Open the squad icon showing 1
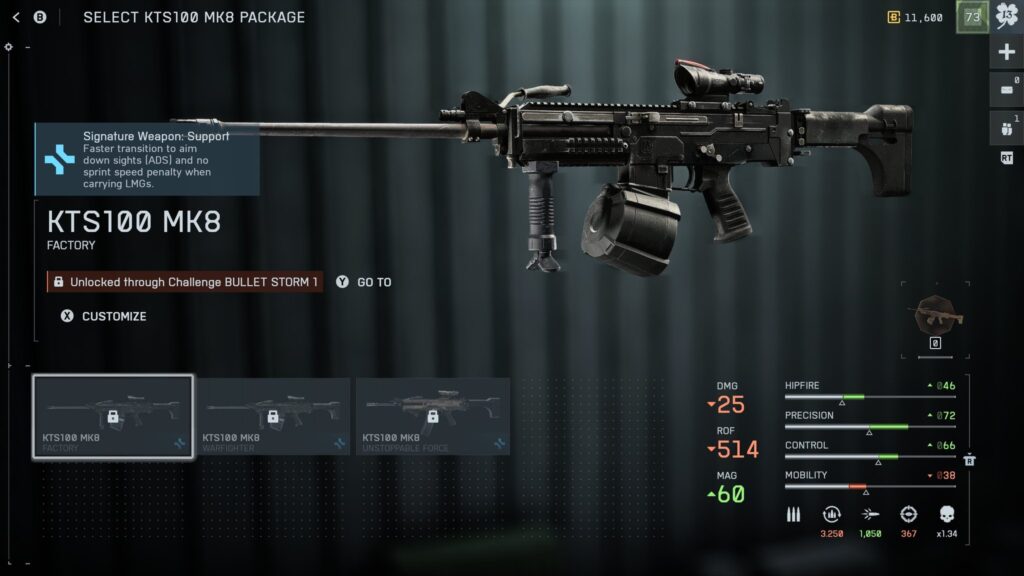The width and height of the screenshot is (1024, 576). pos(1006,126)
